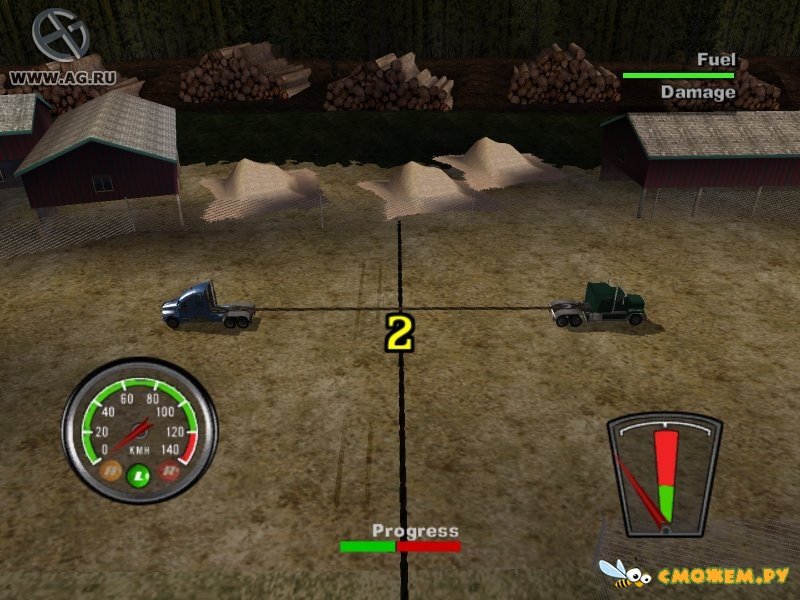This screenshot has height=600, width=800.
Task: Select the orange H gear indicator
Action: (113, 468)
